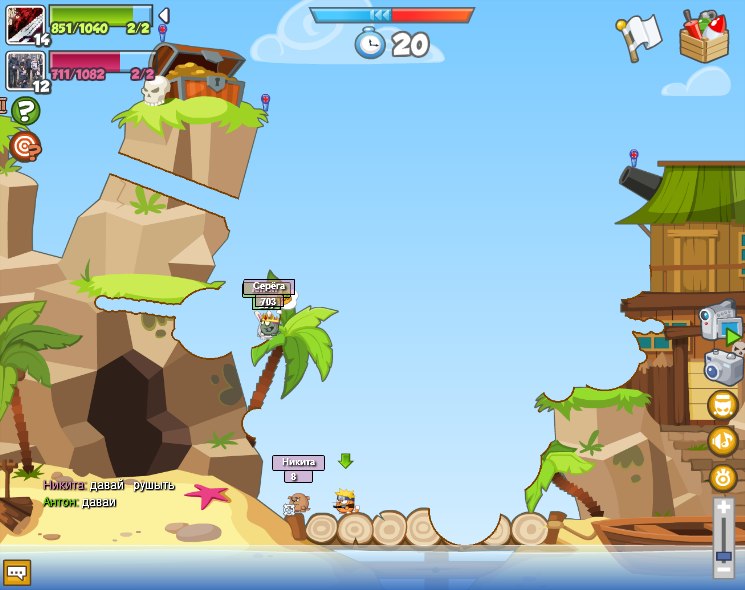The height and width of the screenshot is (590, 745).
Task: Click the round face emote button
Action: point(722,405)
